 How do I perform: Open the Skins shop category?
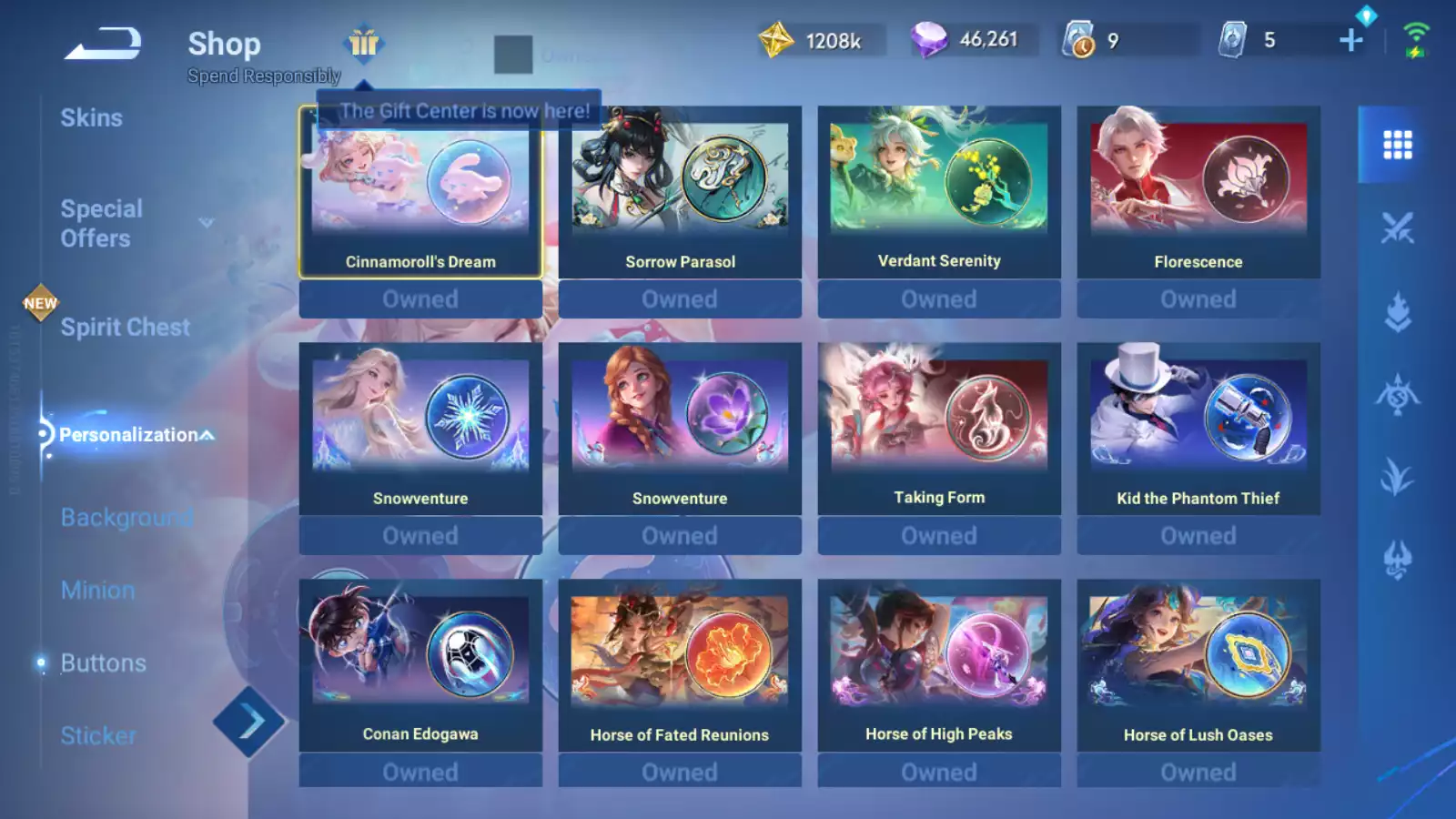tap(91, 118)
